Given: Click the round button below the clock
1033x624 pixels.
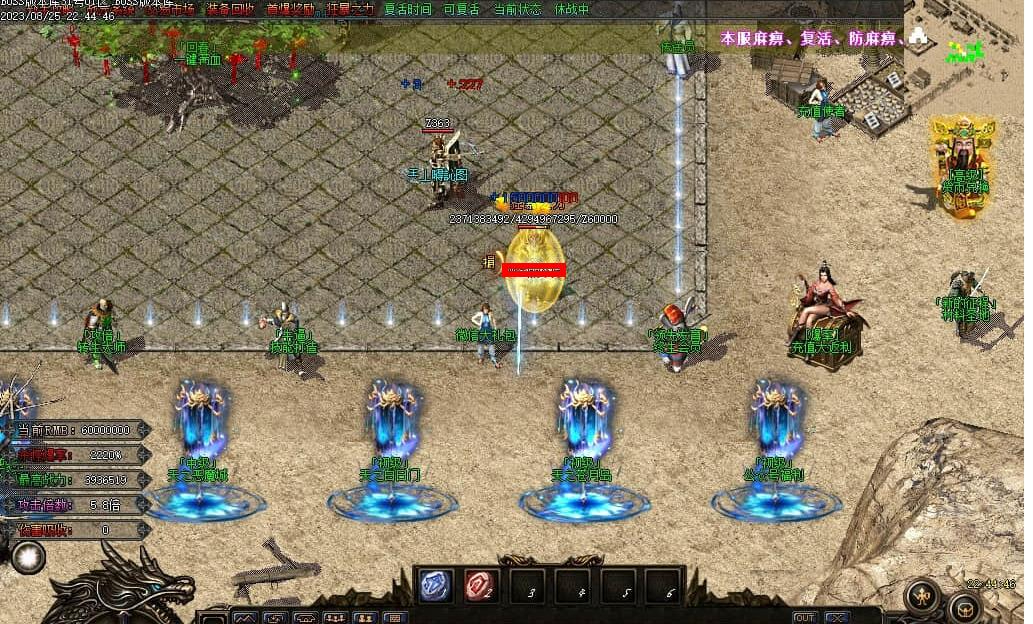Looking at the screenshot, I should pyautogui.click(x=966, y=607).
